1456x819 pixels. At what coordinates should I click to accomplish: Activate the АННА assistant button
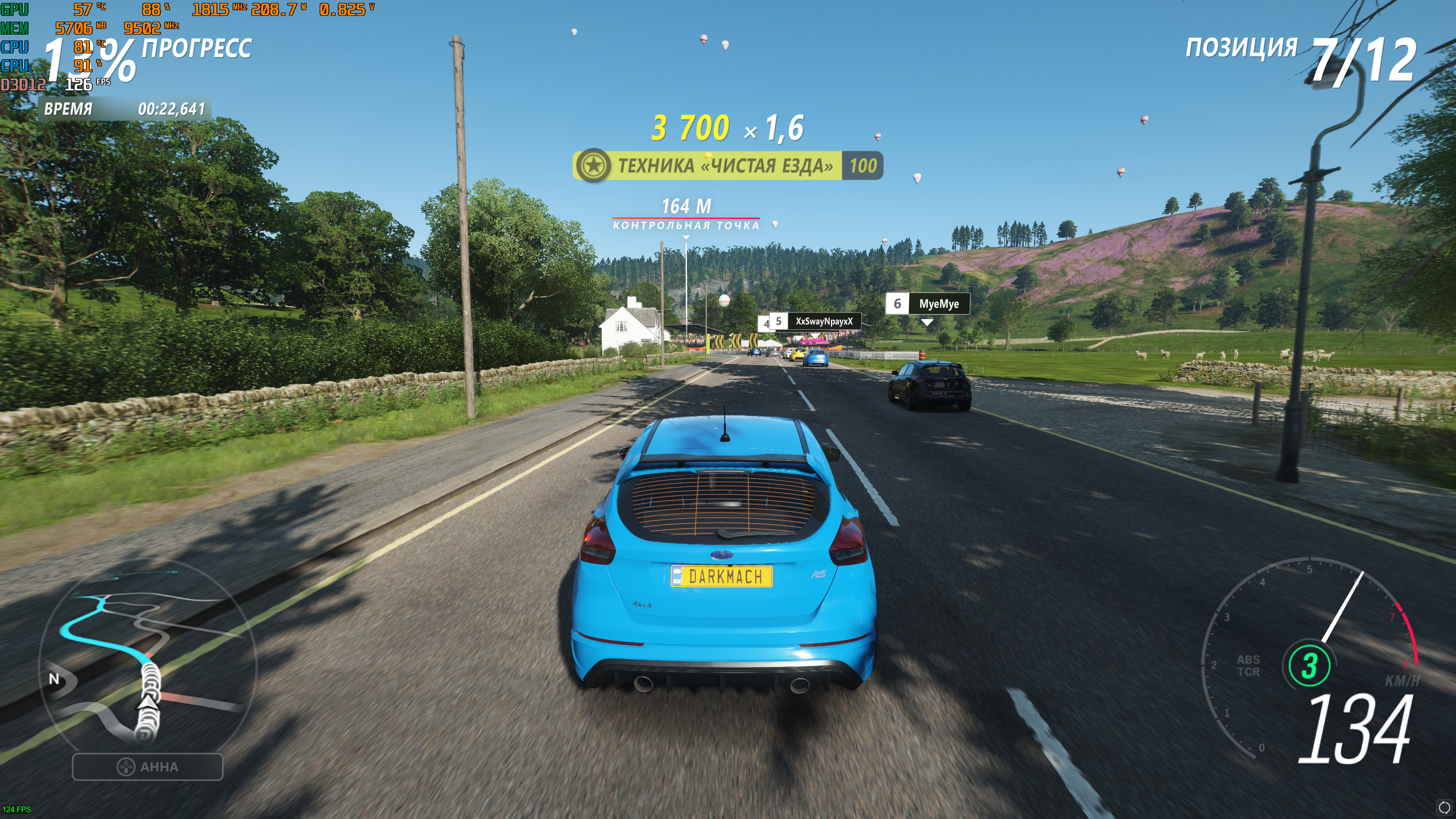[147, 767]
